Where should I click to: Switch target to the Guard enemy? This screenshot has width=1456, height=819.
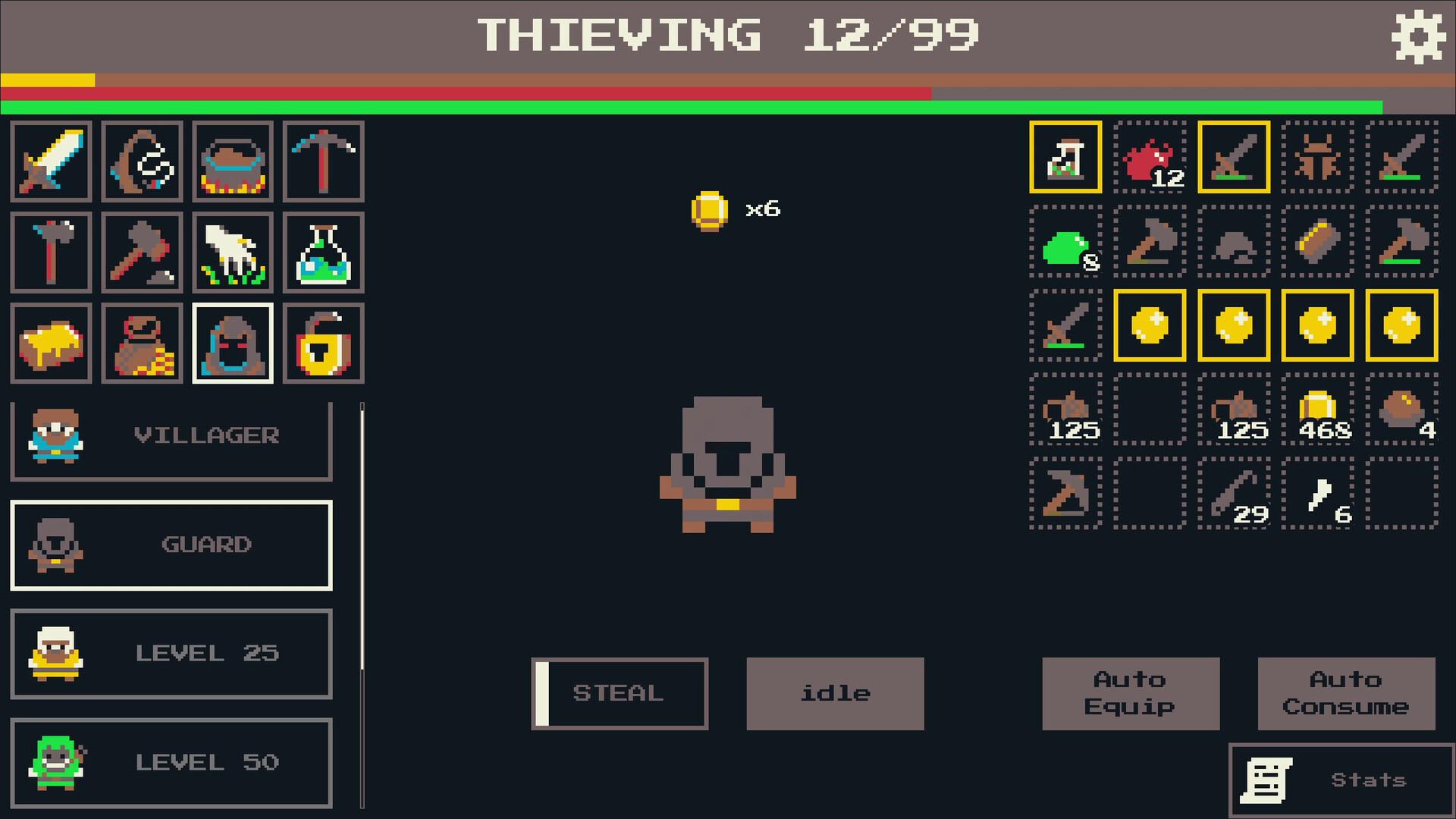tap(171, 545)
